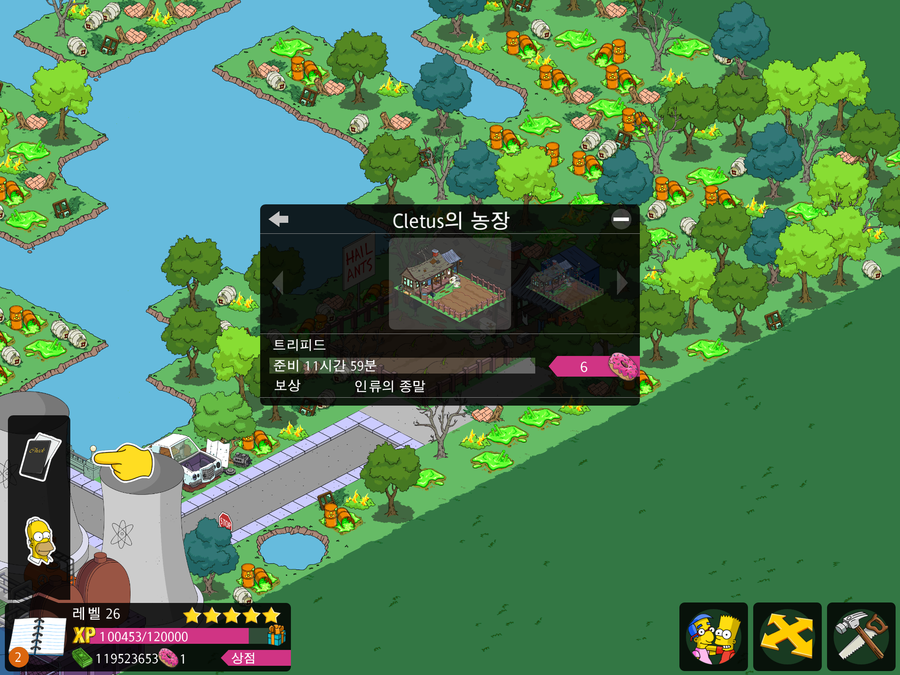Open the 상점 store button
900x675 pixels.
pyautogui.click(x=243, y=658)
